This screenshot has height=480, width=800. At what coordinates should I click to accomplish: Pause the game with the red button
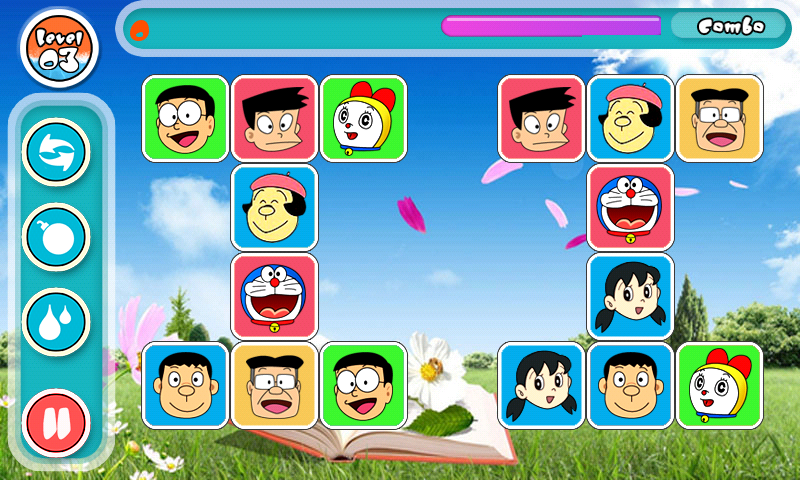click(56, 421)
